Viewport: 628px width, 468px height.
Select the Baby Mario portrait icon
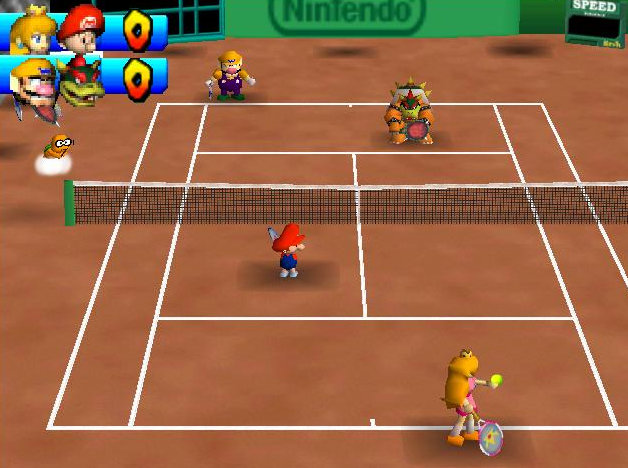tap(81, 28)
